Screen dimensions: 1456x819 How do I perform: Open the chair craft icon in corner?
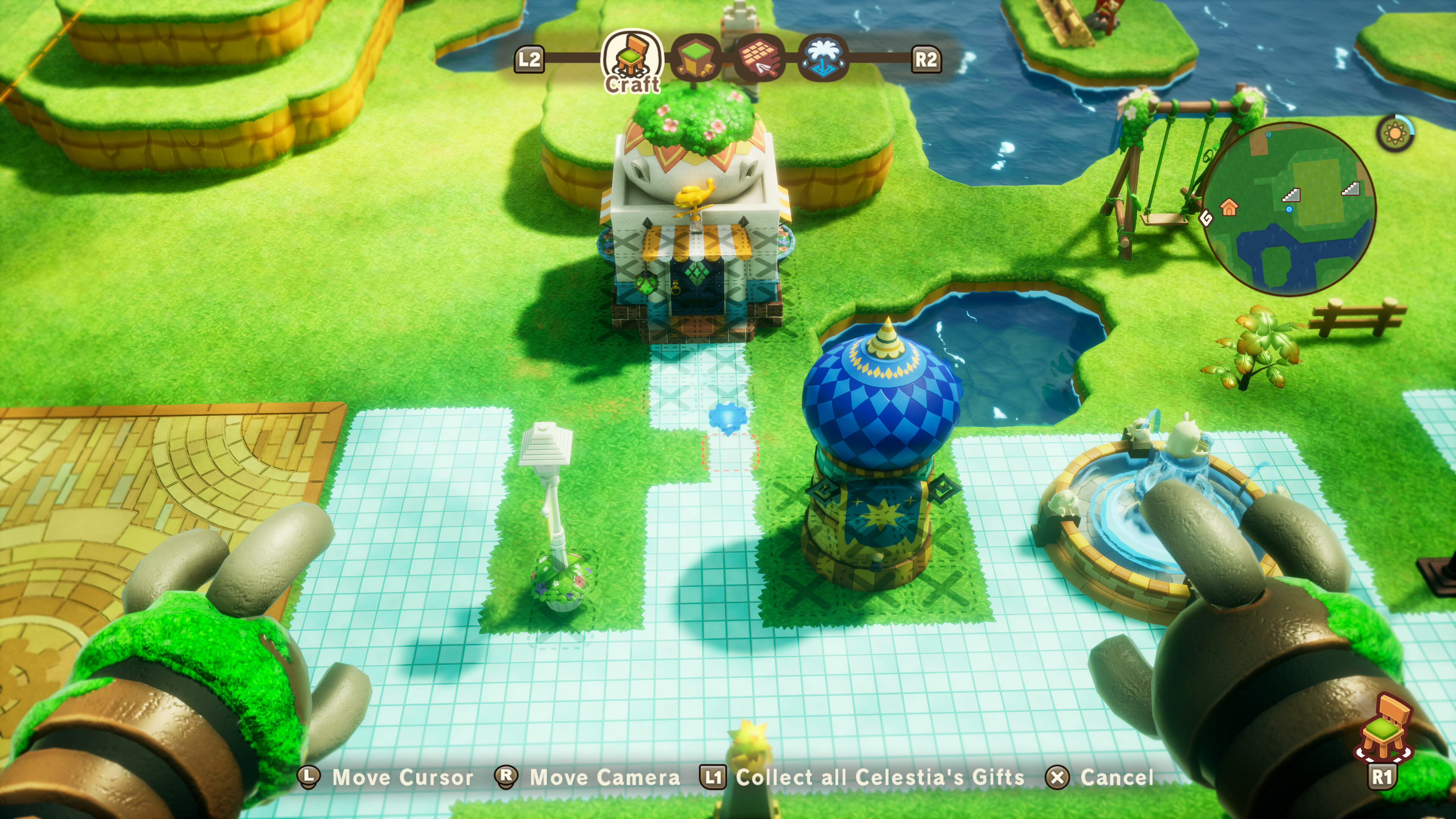click(x=1384, y=728)
